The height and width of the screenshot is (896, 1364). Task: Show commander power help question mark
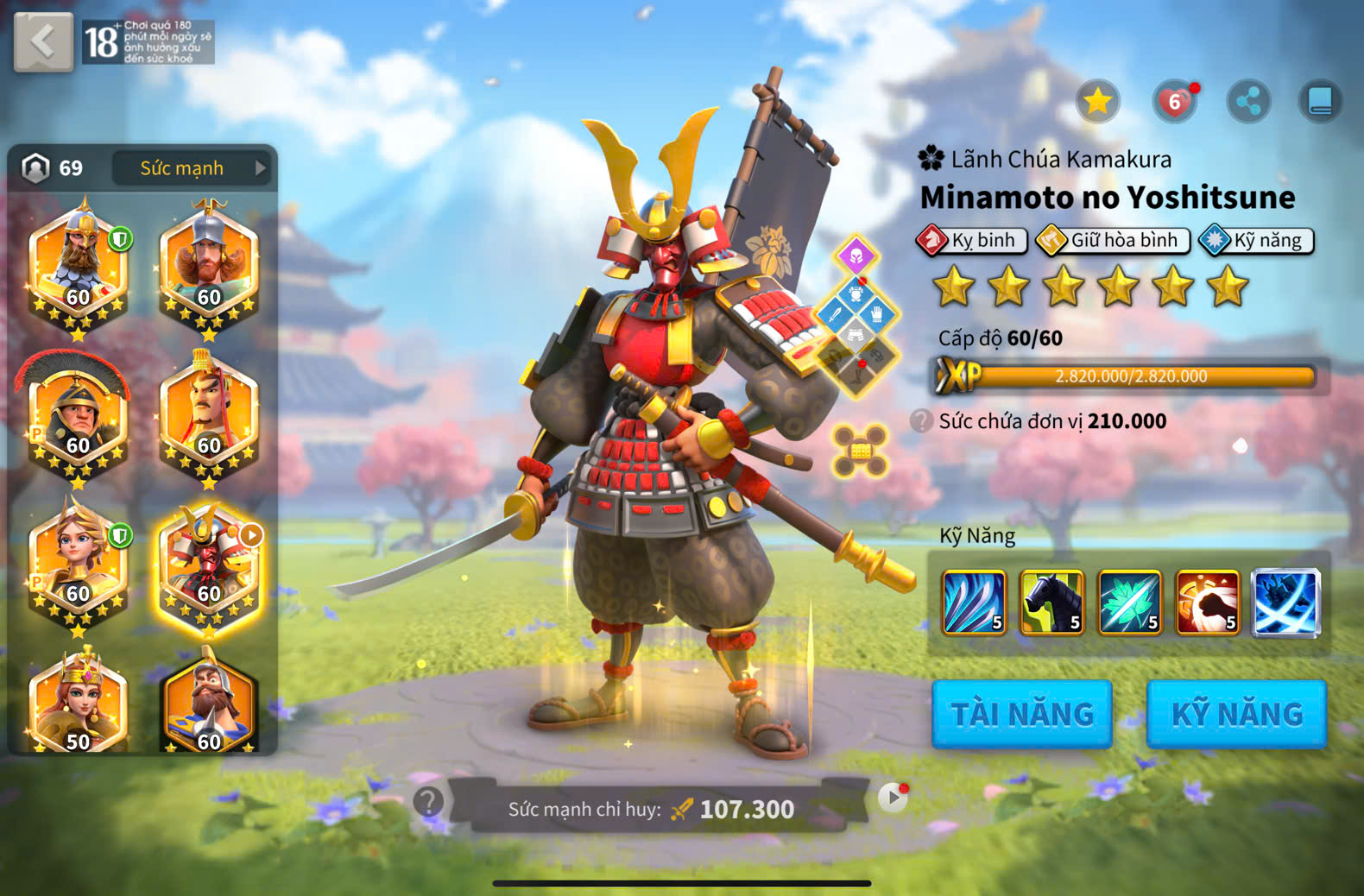(x=428, y=802)
